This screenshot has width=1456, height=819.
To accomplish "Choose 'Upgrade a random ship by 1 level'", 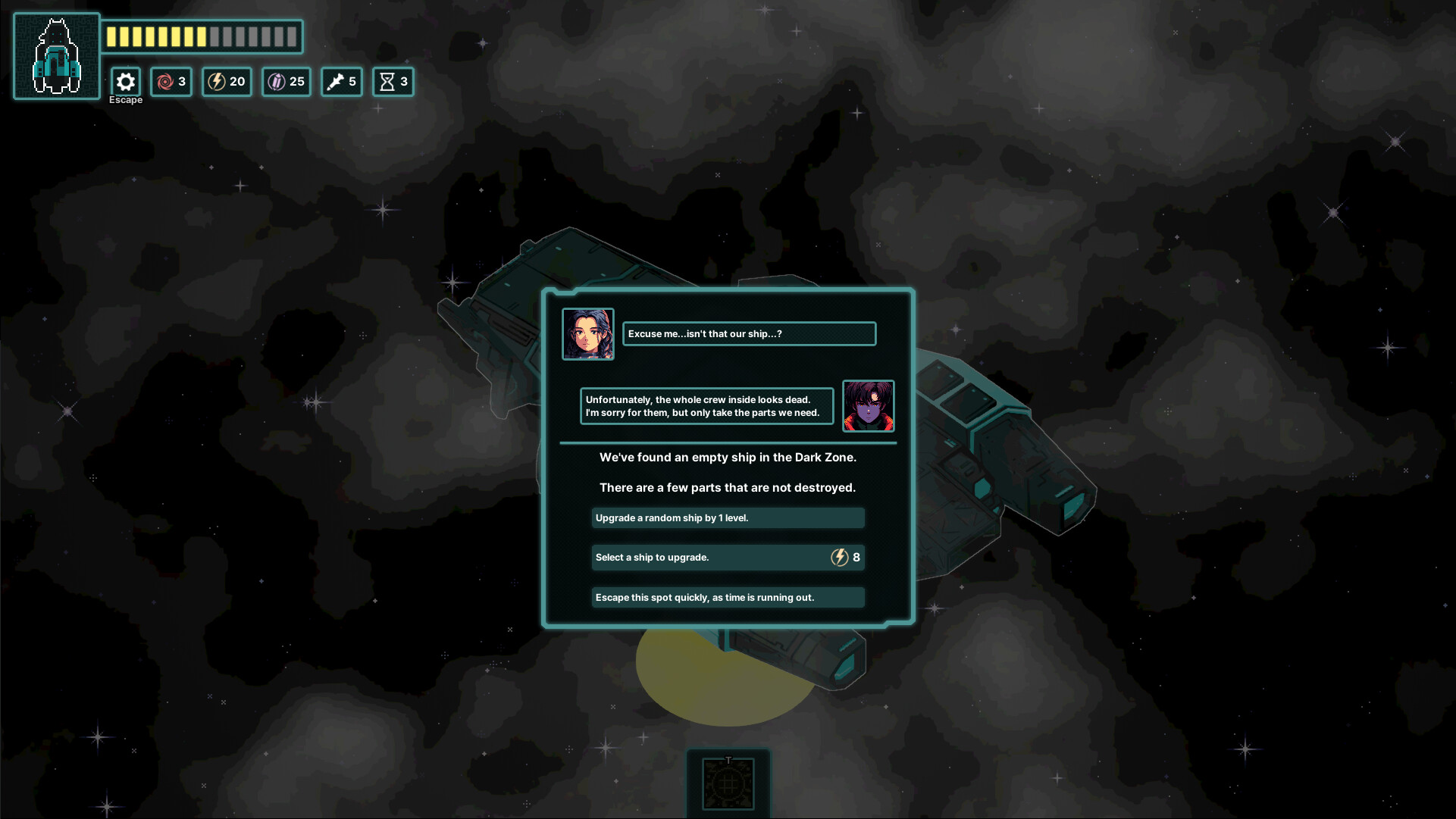I will click(728, 517).
